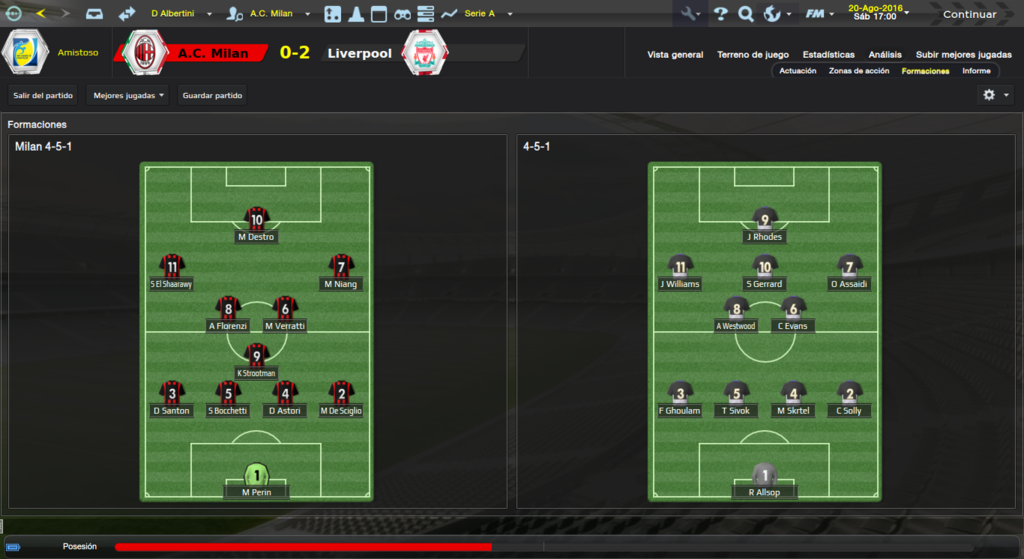
Task: Switch to the Vista general tab
Action: (675, 55)
